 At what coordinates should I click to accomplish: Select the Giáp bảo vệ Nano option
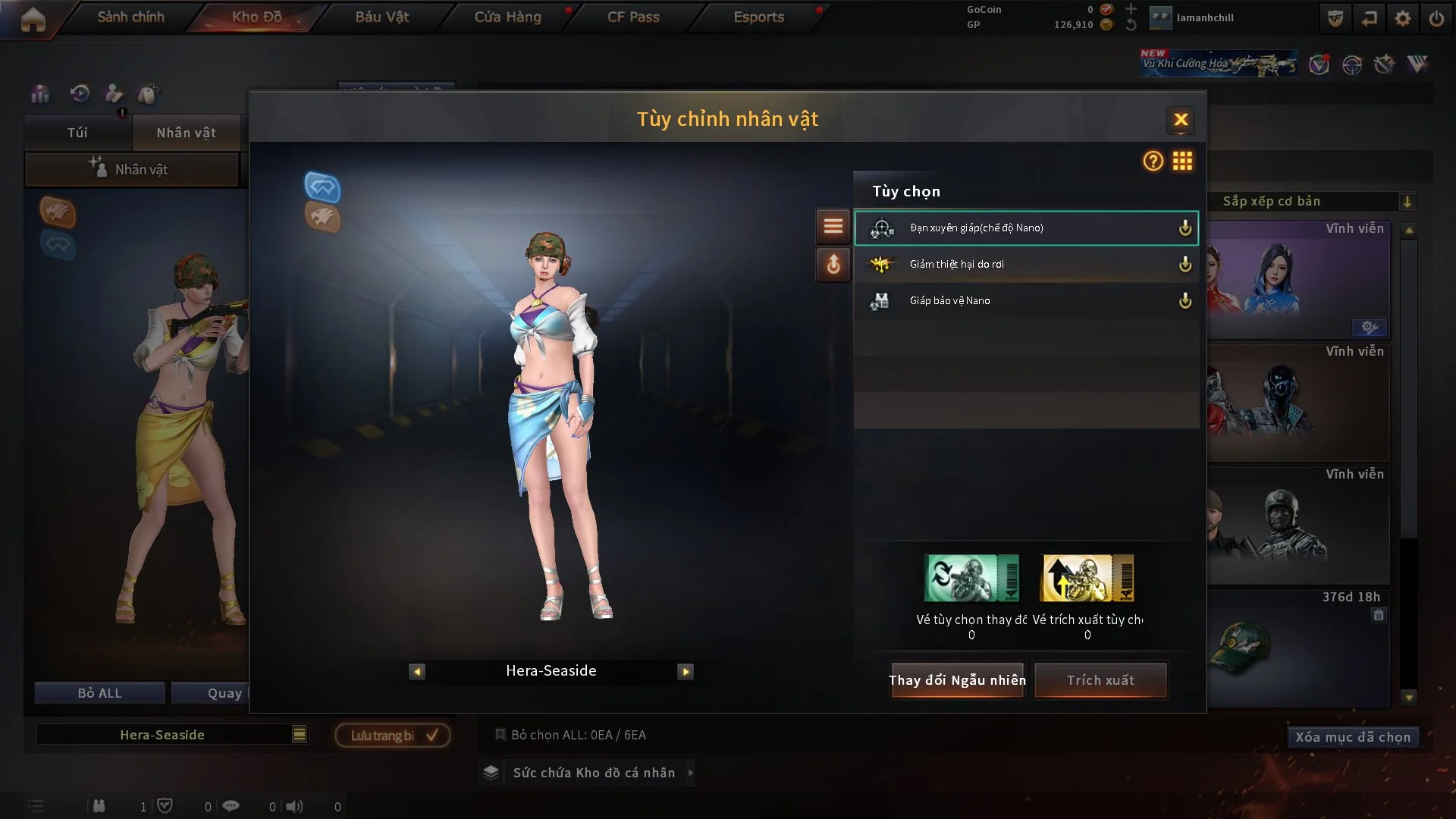1025,301
